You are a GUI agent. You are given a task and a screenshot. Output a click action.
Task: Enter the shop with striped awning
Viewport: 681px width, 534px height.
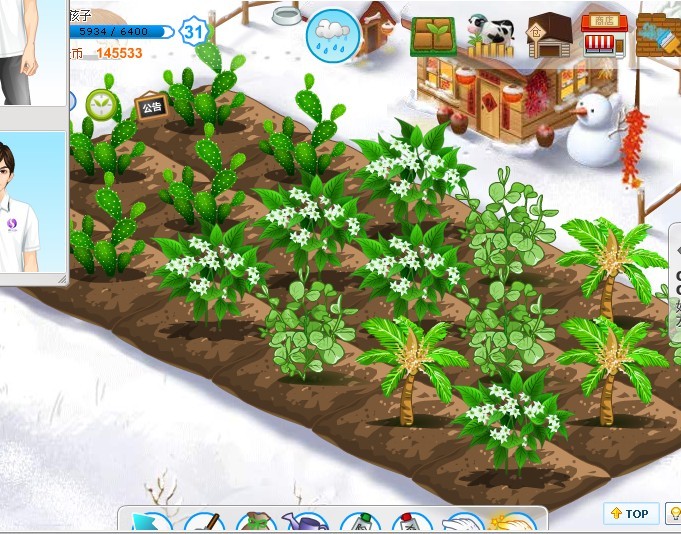click(604, 35)
